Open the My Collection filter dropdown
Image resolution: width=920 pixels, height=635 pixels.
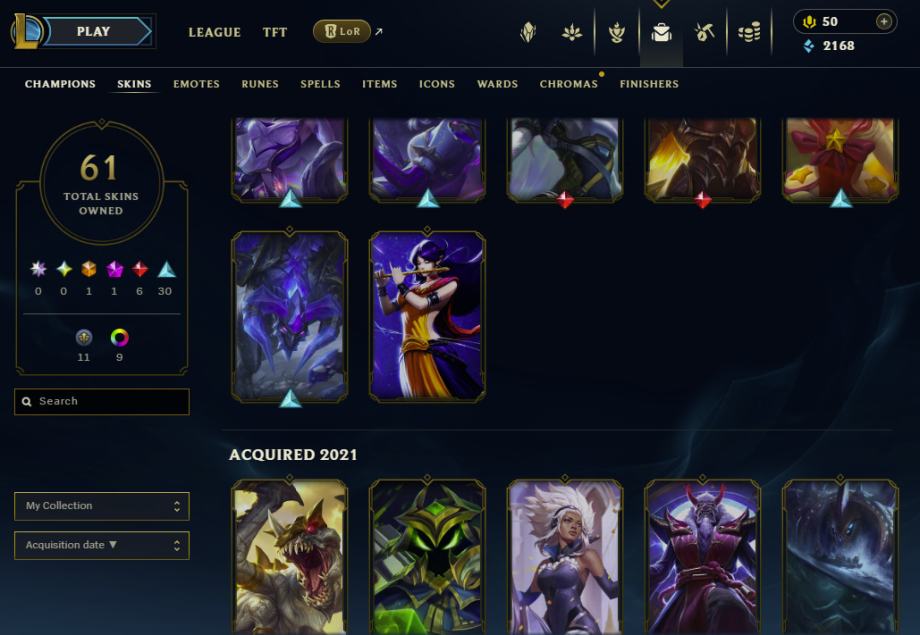102,506
